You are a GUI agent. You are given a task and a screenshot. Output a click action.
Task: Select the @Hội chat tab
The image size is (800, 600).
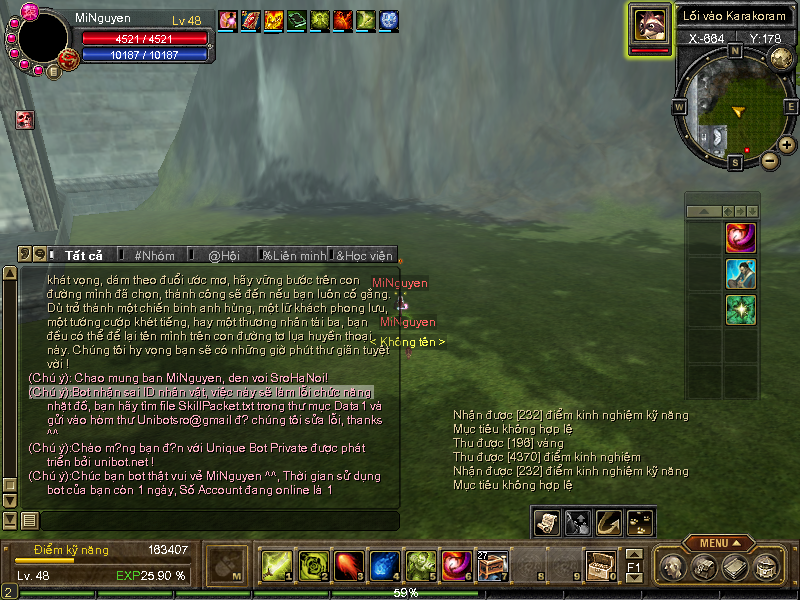[223, 256]
